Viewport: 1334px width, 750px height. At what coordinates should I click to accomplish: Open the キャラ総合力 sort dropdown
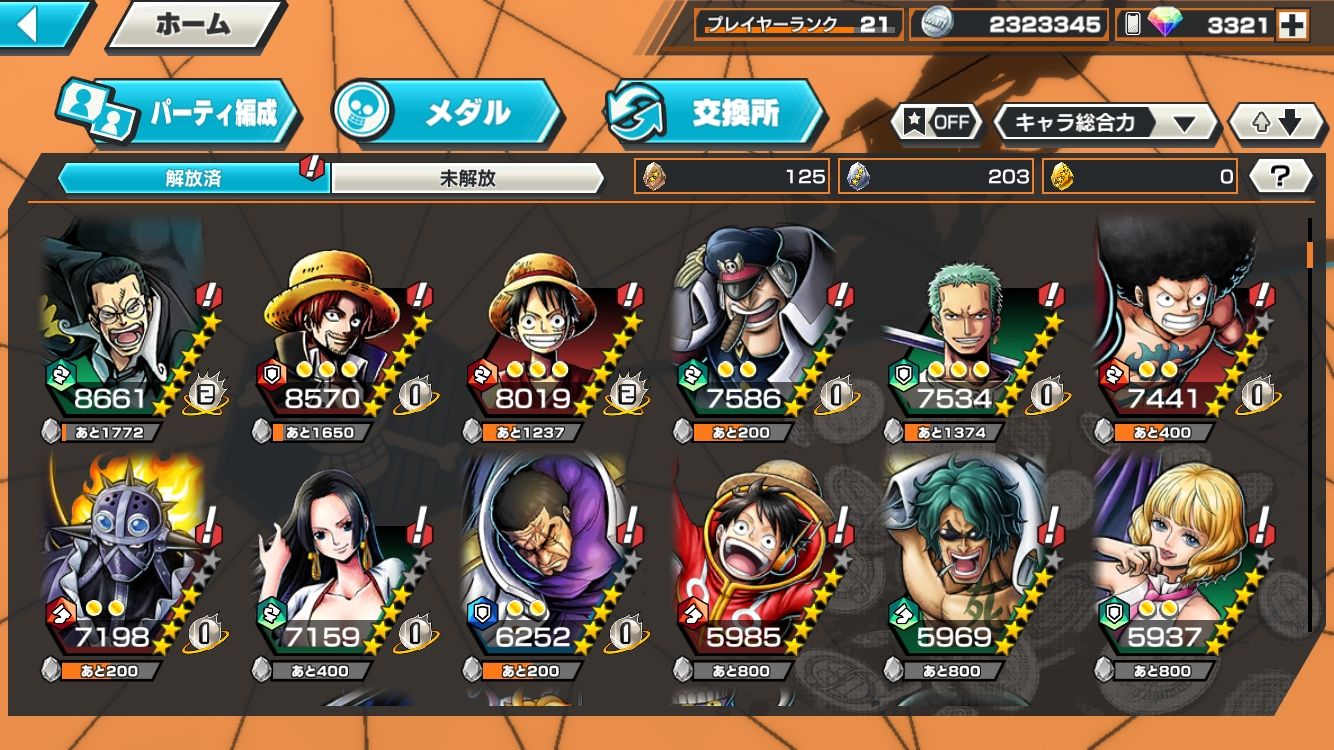(1105, 123)
